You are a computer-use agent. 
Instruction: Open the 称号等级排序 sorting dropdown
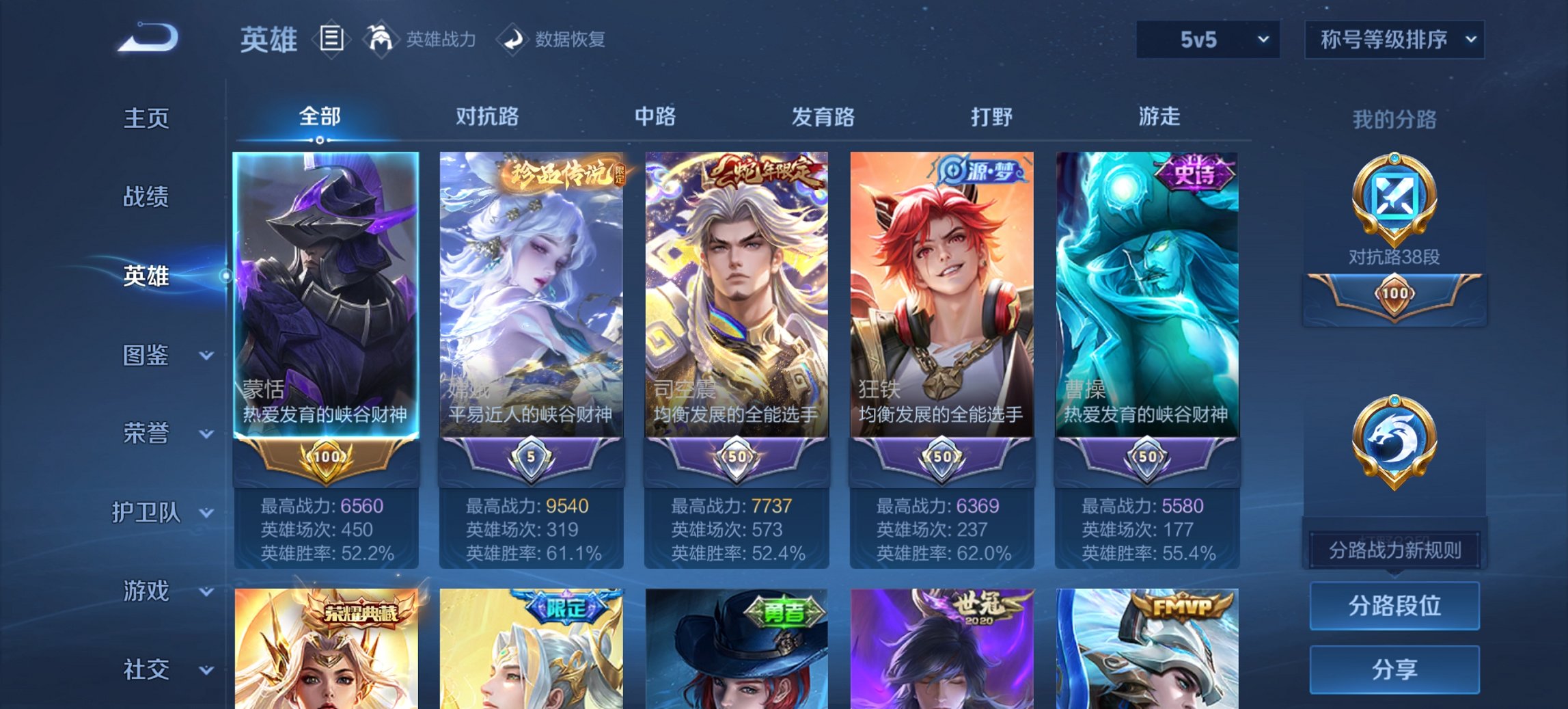point(1394,40)
